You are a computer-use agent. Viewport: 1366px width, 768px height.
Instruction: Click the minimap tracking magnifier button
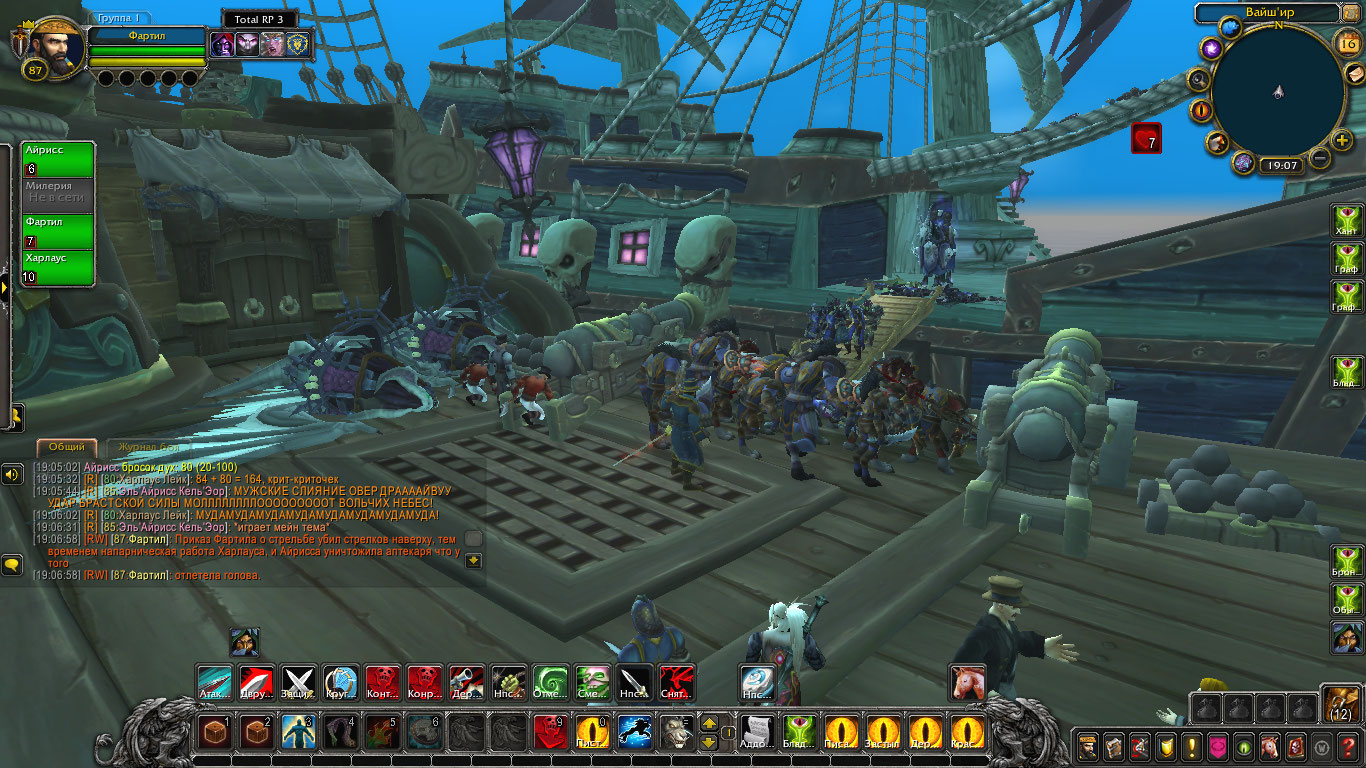point(1198,78)
